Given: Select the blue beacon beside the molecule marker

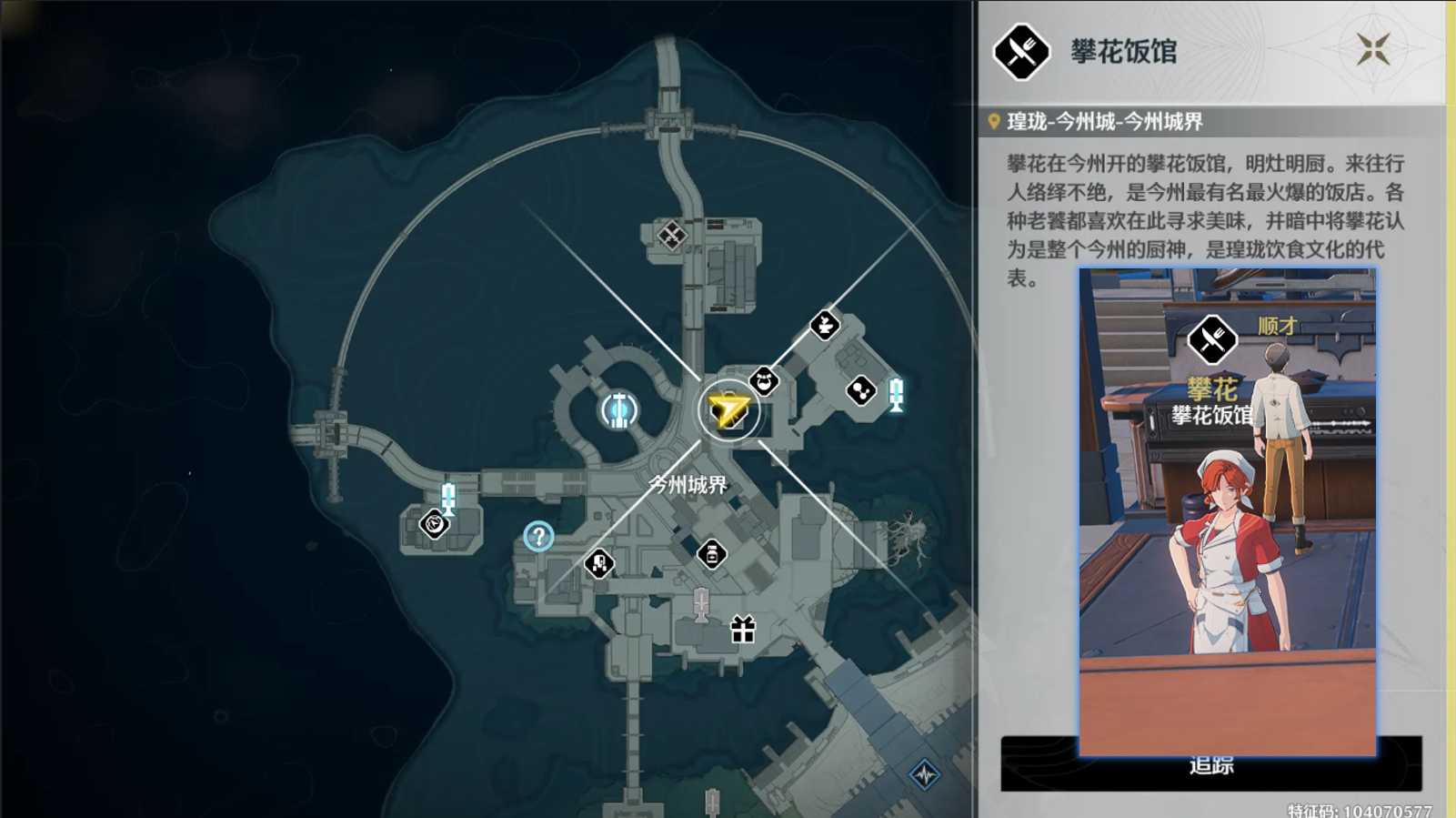Looking at the screenshot, I should (x=896, y=395).
